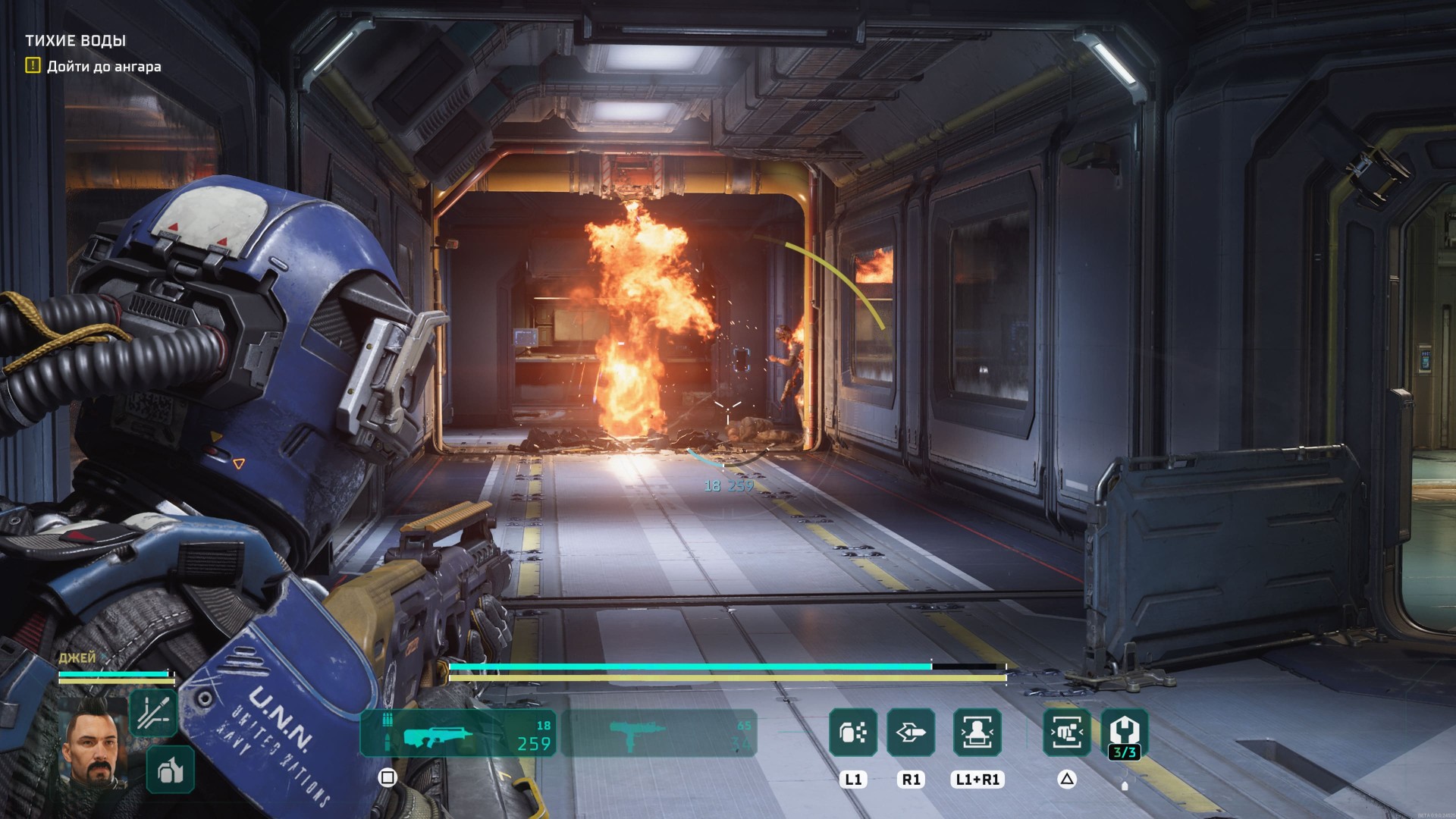
Task: Choose the assault rifle weapon slot
Action: (458, 733)
